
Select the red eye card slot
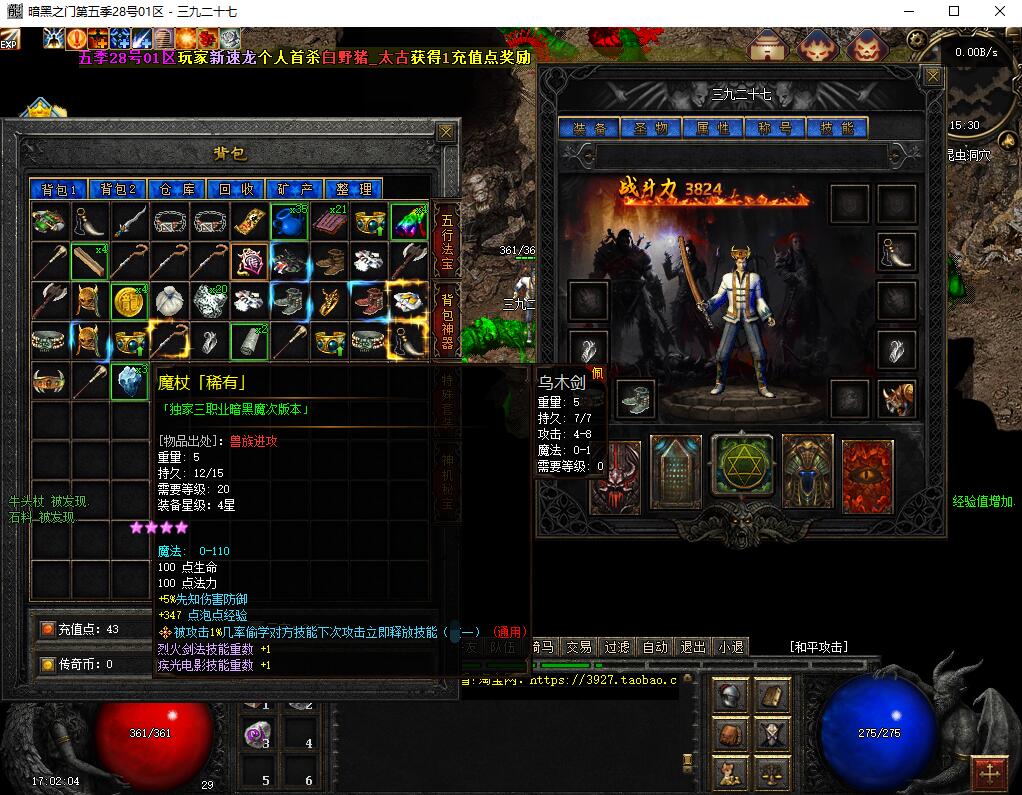pos(868,475)
